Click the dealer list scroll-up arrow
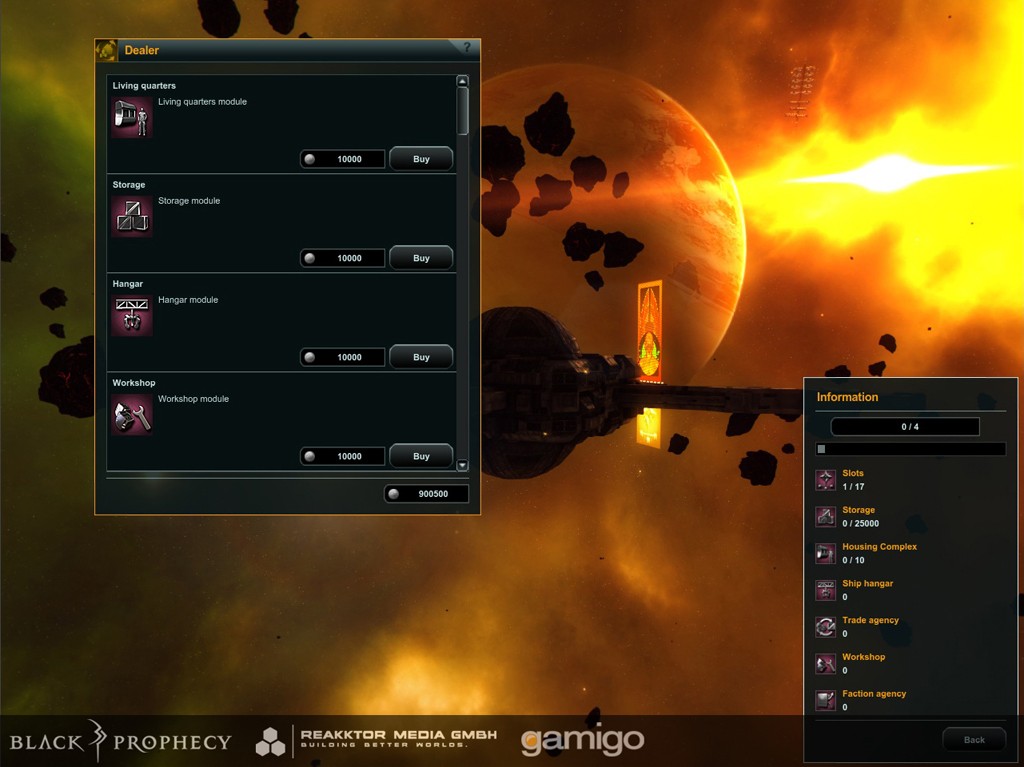The height and width of the screenshot is (767, 1024). tap(462, 82)
